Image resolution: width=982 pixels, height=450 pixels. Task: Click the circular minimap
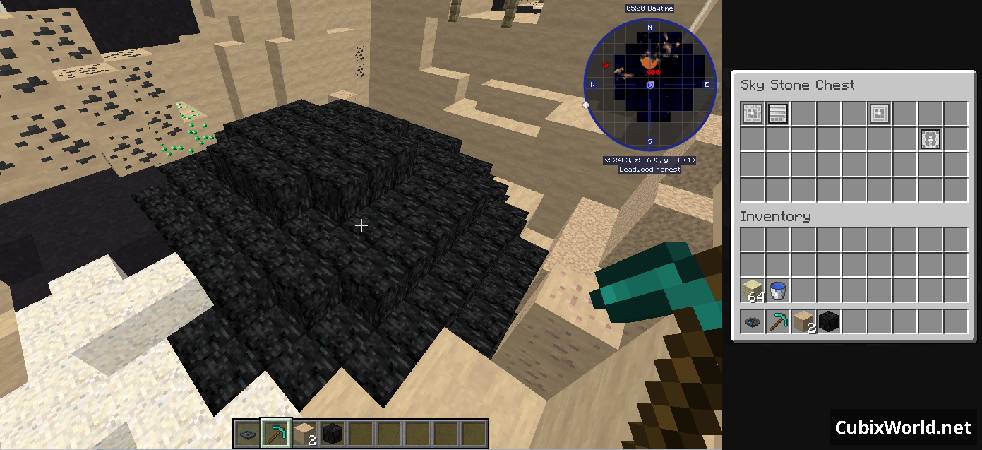tap(651, 85)
